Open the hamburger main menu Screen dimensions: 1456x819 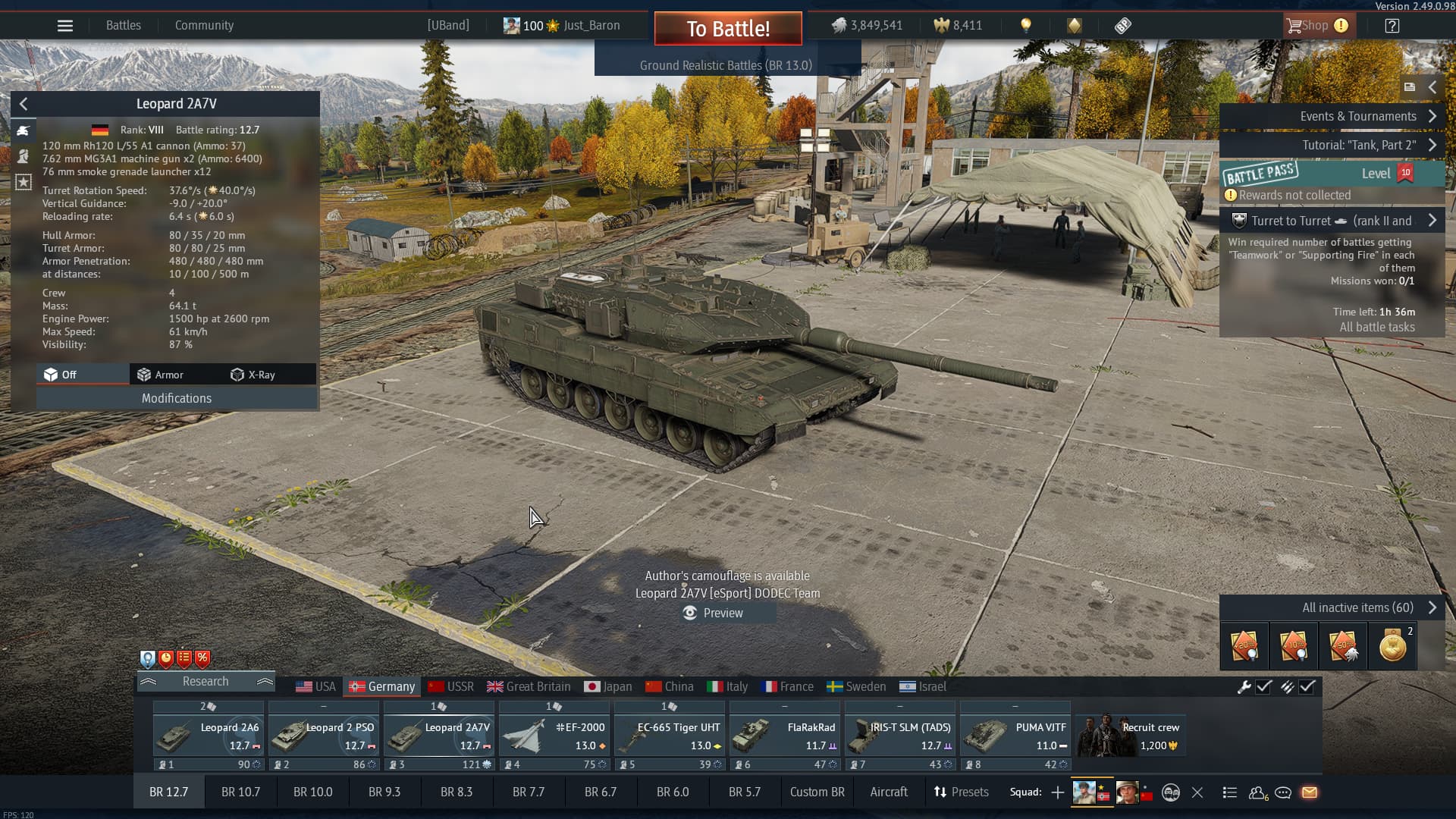65,26
